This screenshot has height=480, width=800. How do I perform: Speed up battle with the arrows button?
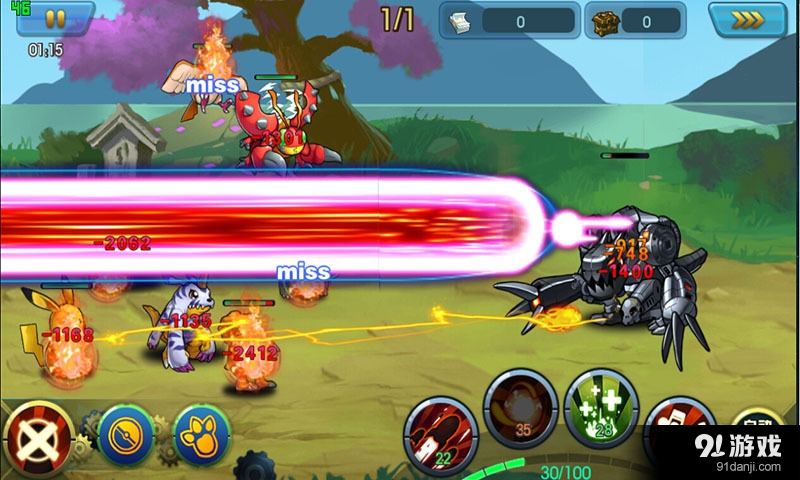coord(746,19)
